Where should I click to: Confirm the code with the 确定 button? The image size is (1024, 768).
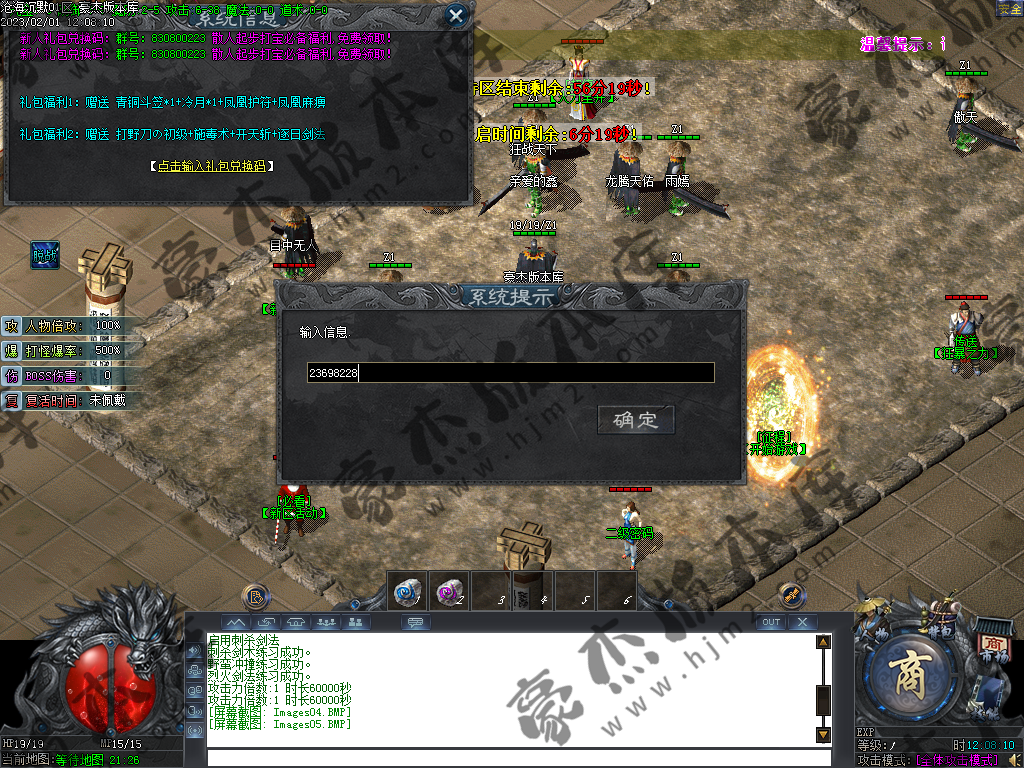tap(636, 419)
